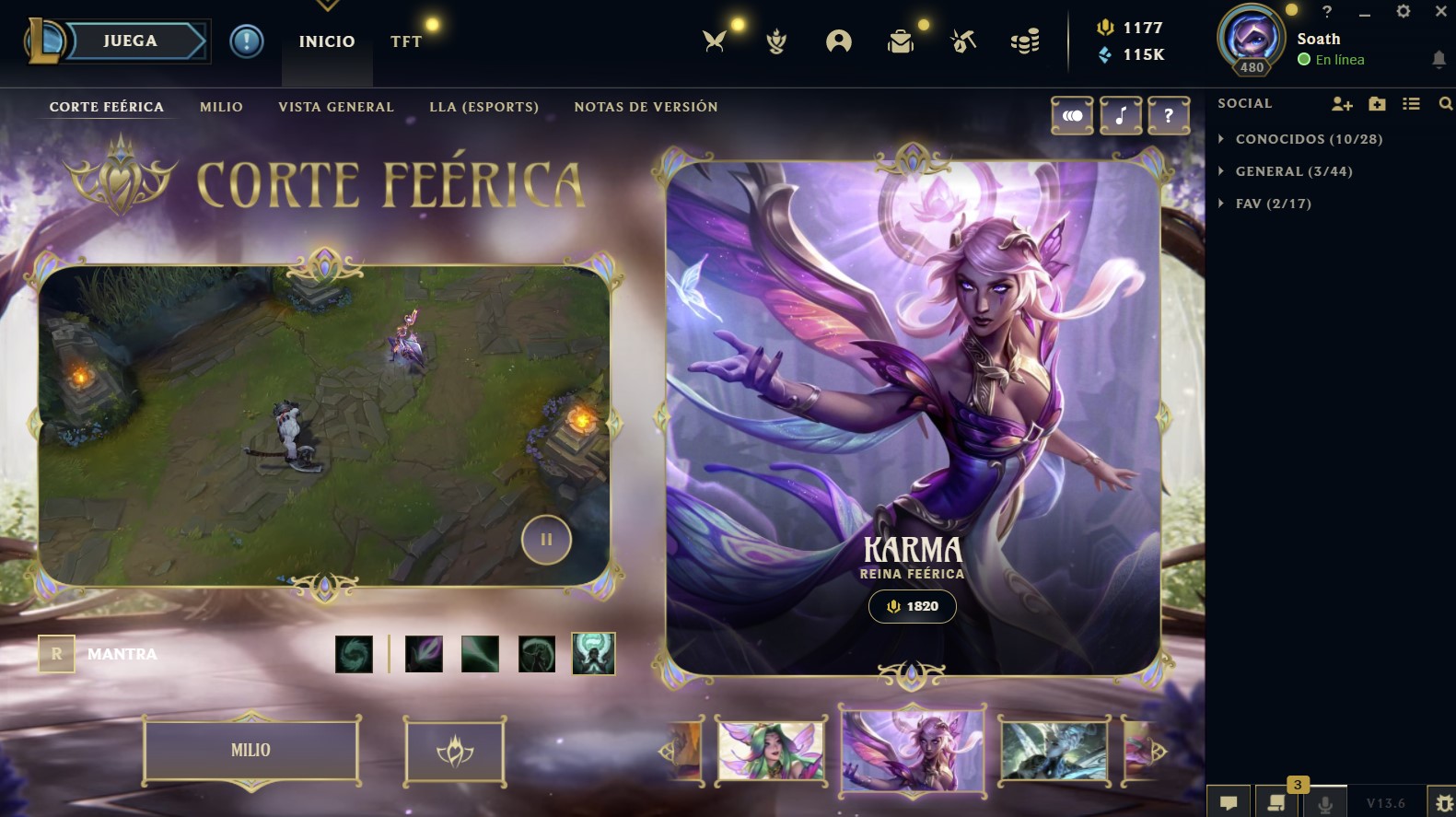Image resolution: width=1456 pixels, height=817 pixels.
Task: Open the NOTAS DE VERSIÓN tab
Action: [x=646, y=106]
